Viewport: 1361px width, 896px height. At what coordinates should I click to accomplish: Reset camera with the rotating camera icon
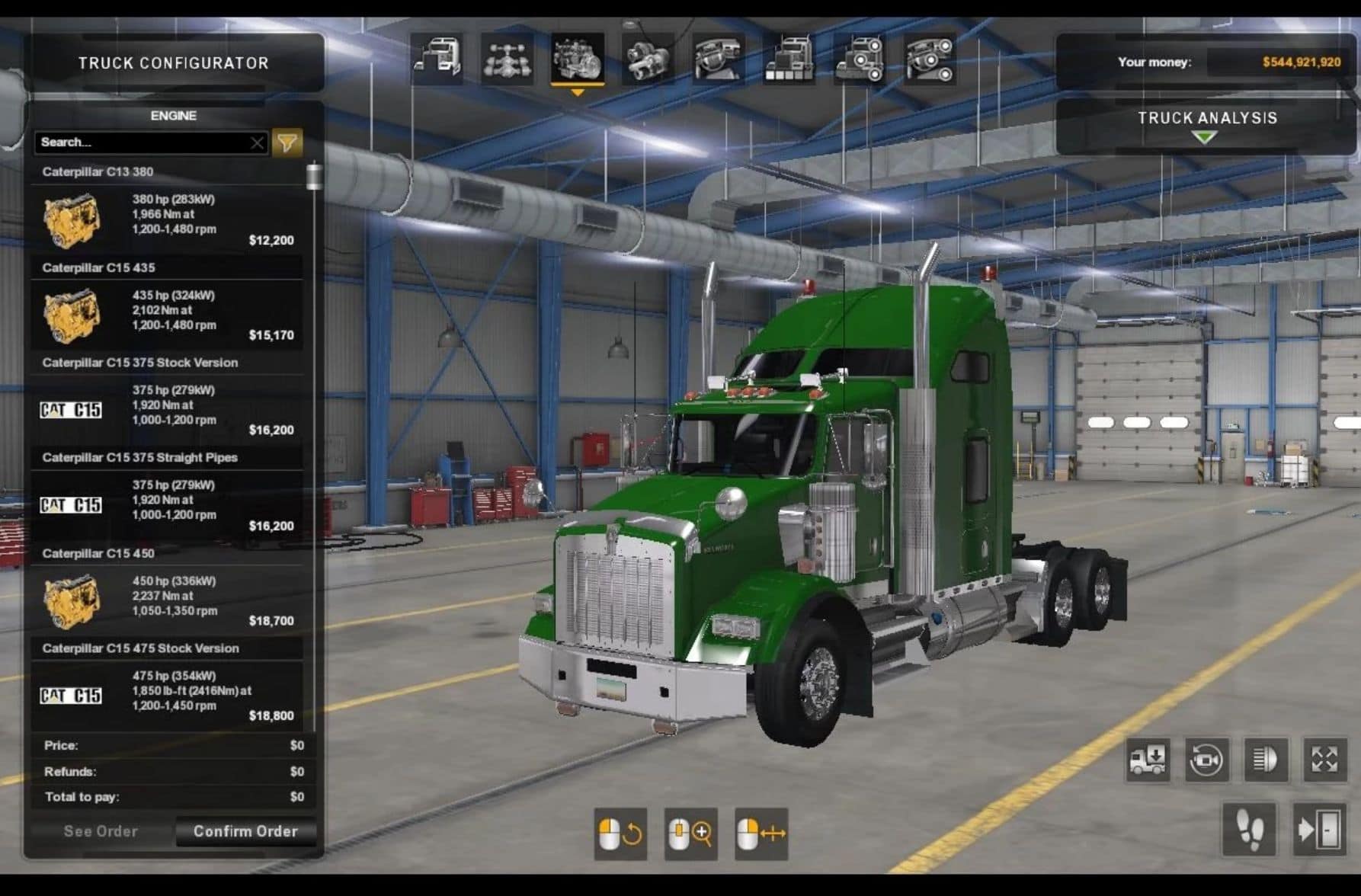pyautogui.click(x=1206, y=760)
